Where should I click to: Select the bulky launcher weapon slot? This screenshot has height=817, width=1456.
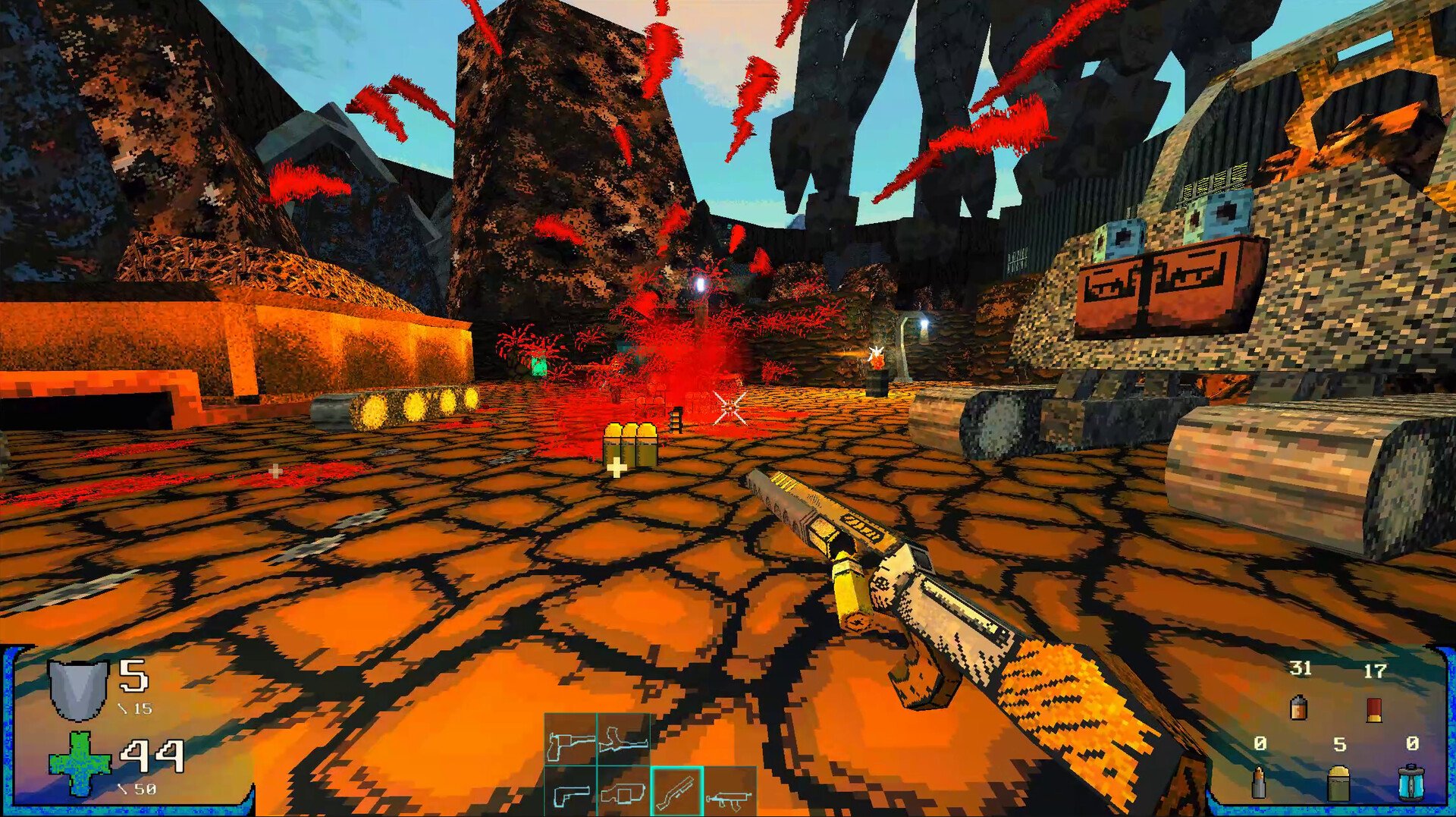coord(623,793)
